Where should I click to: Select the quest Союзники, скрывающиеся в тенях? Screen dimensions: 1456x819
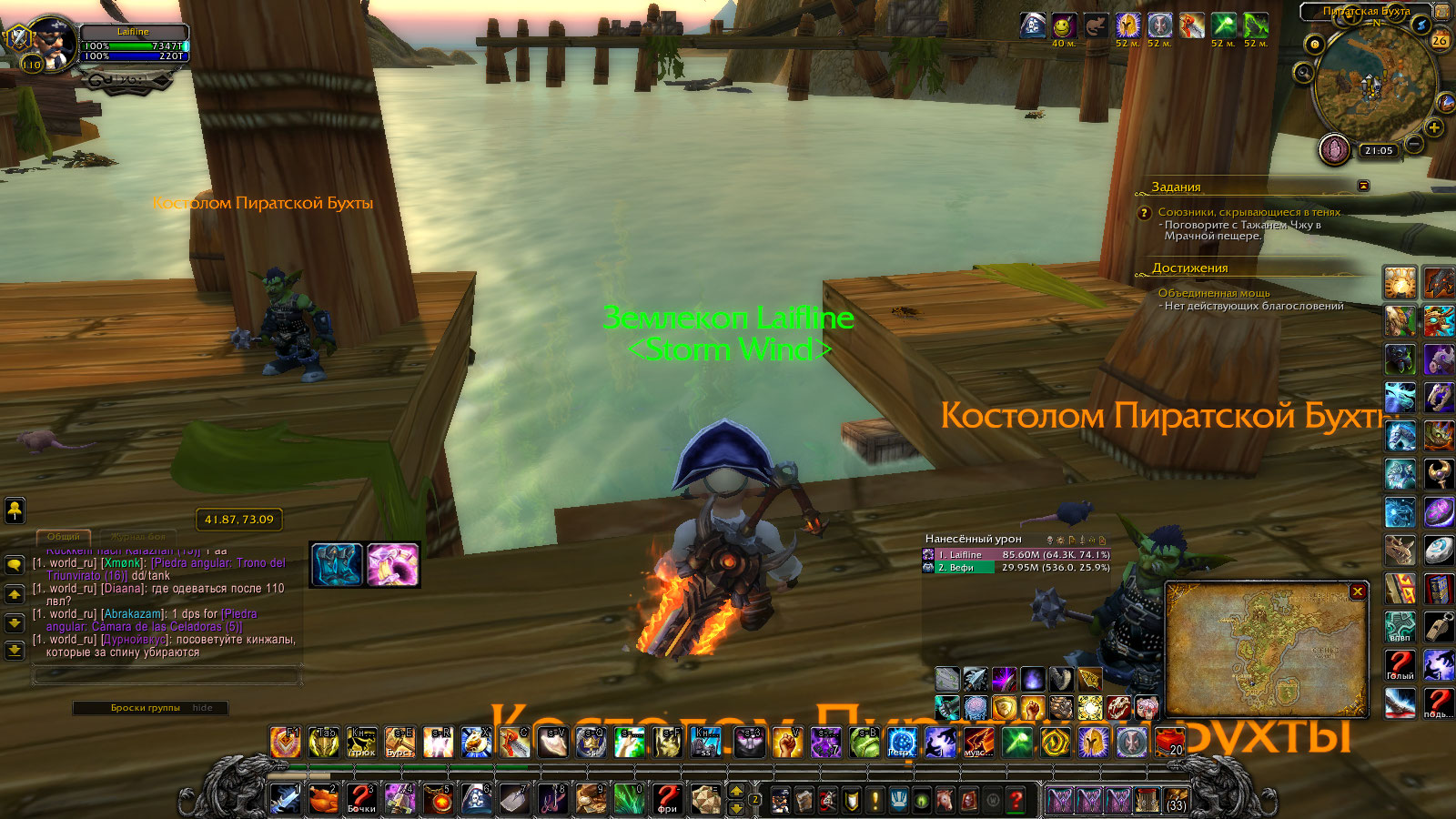(x=1249, y=212)
